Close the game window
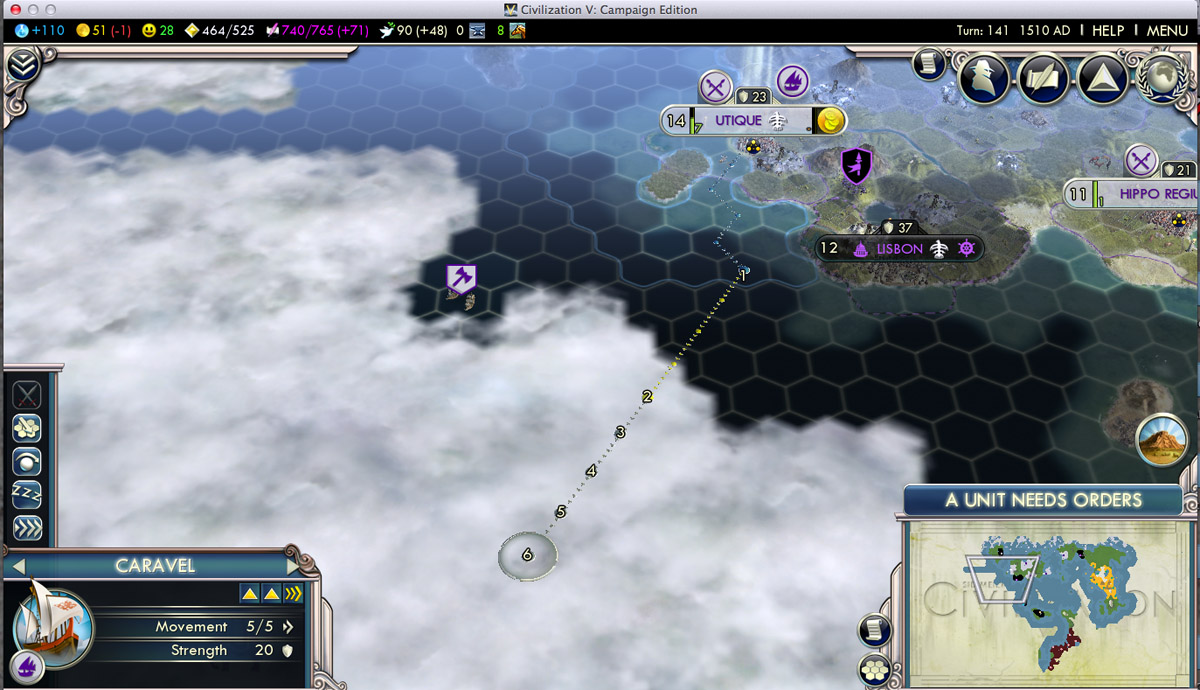 pyautogui.click(x=15, y=9)
